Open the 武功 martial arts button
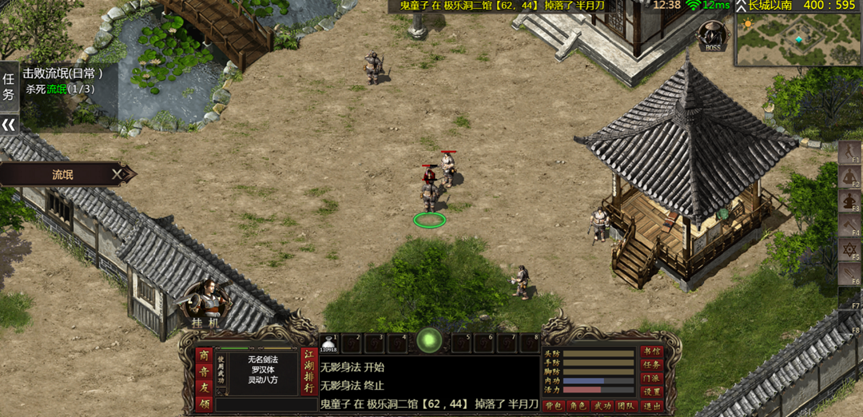Screen dimensions: 863x417 pyautogui.click(x=602, y=405)
